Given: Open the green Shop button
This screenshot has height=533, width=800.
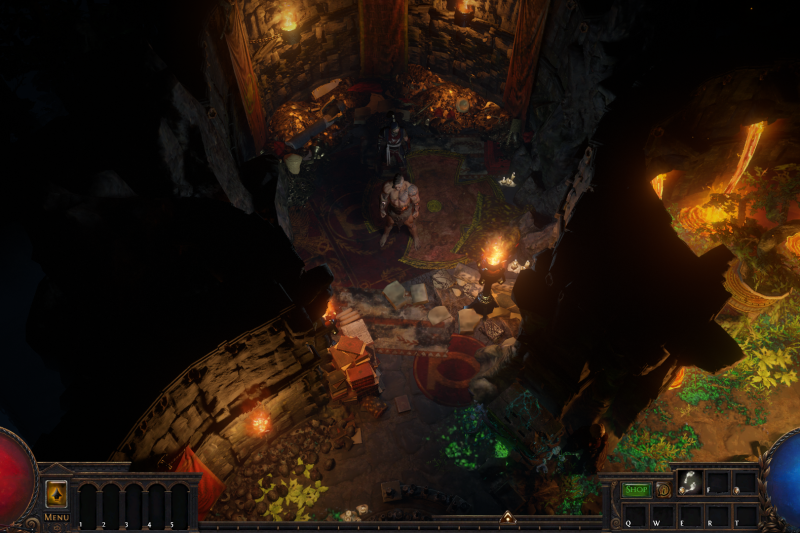Looking at the screenshot, I should 636,490.
